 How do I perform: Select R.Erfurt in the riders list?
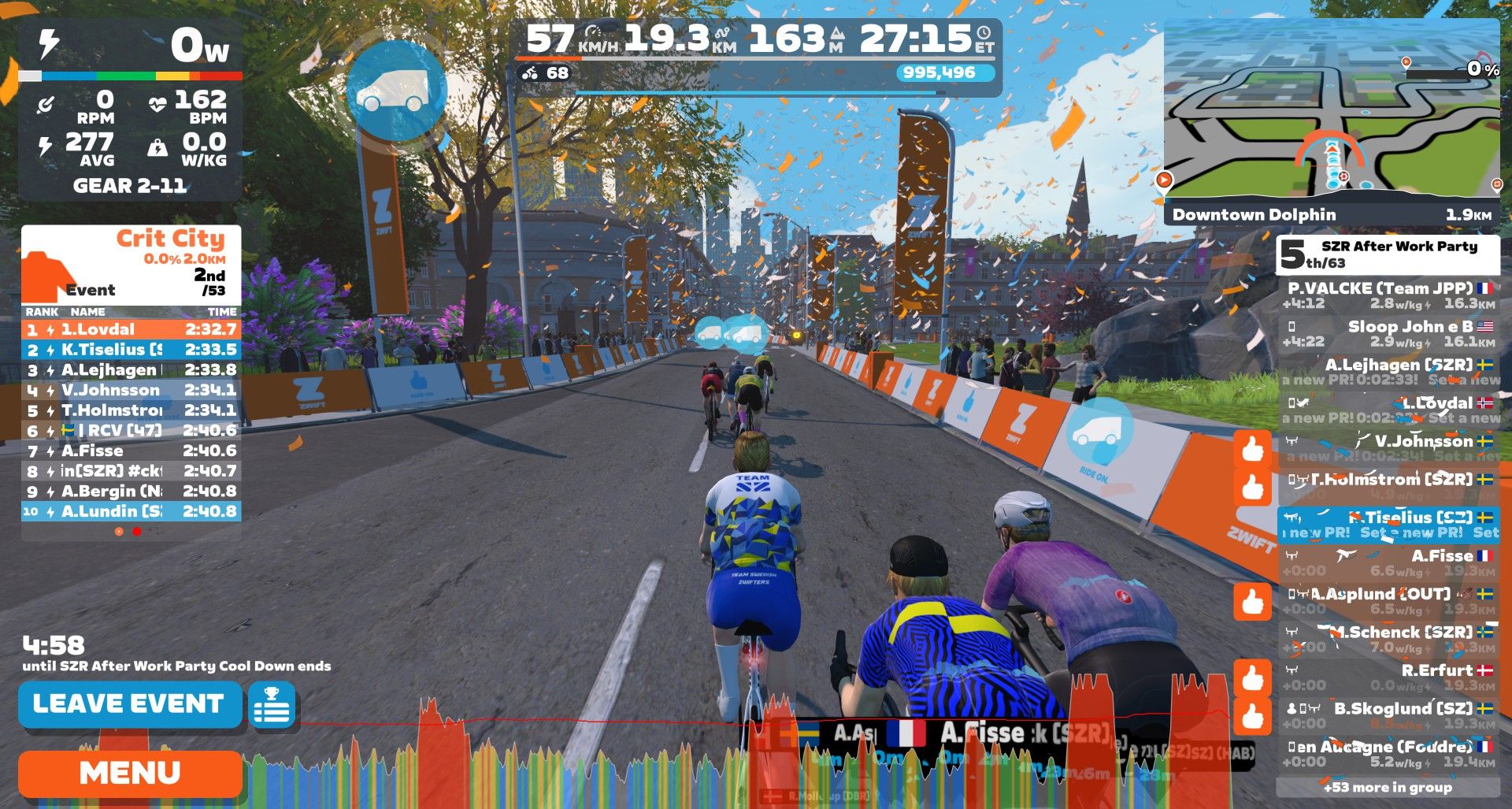[x=1388, y=677]
